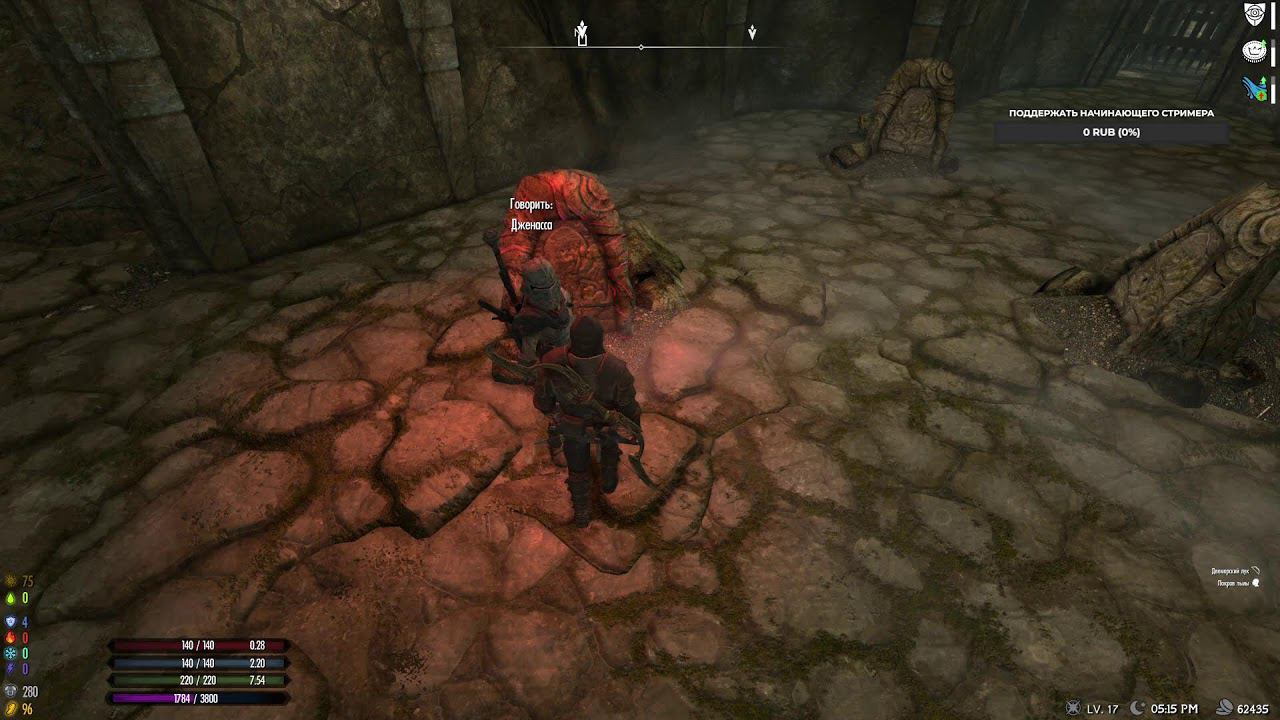Click the coins icon next to 62435

1224,706
